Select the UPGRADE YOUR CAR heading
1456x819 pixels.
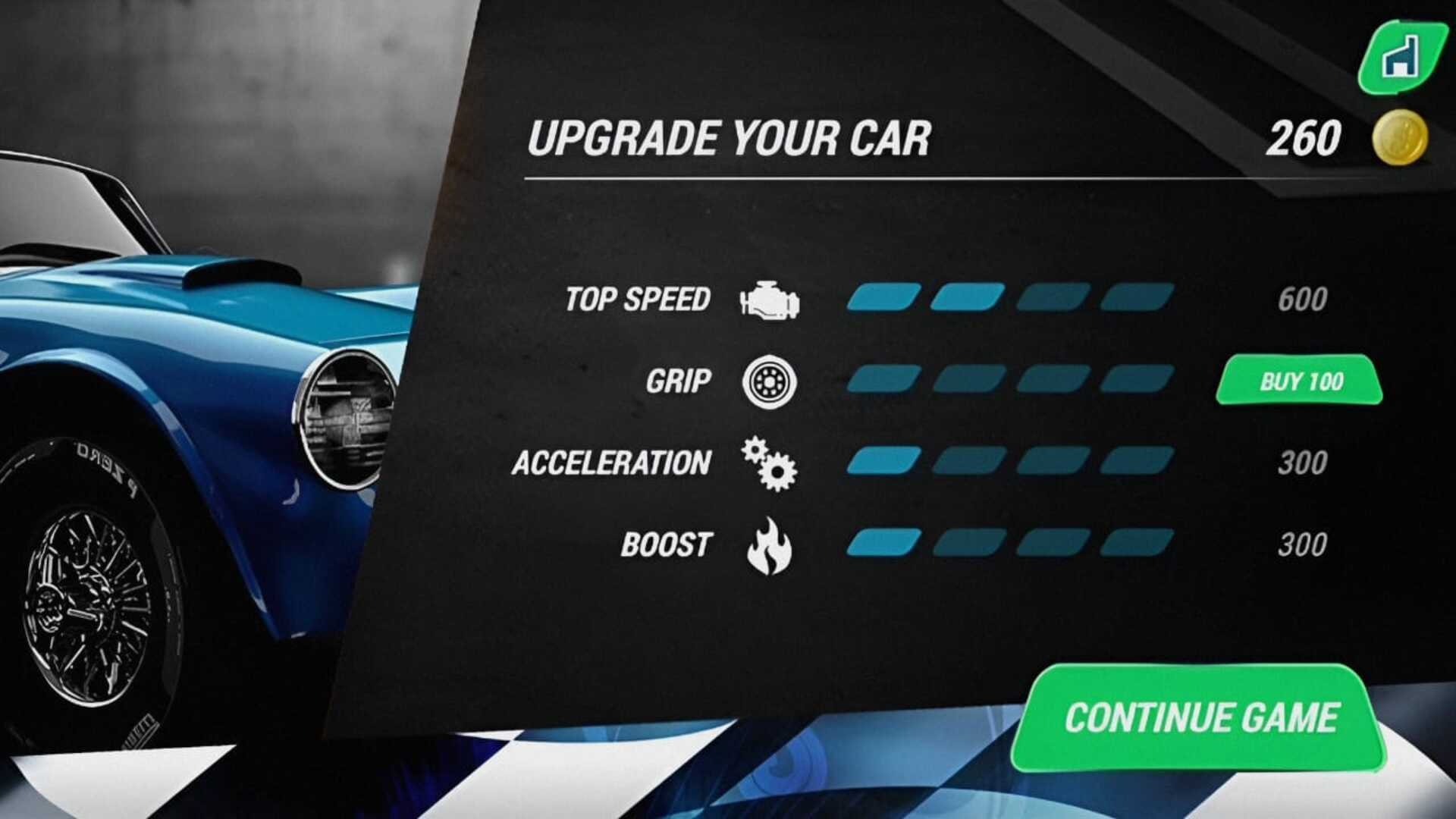730,136
